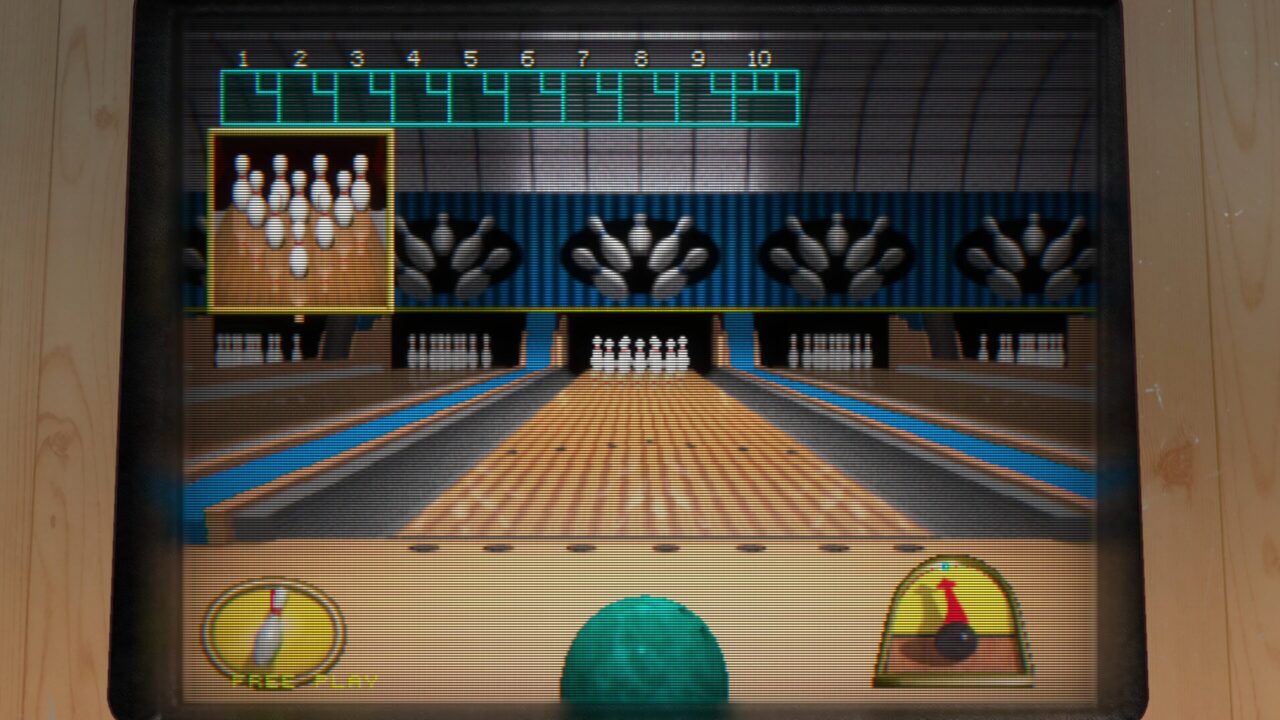Click the FREE PLAY pin emblem

(272, 632)
